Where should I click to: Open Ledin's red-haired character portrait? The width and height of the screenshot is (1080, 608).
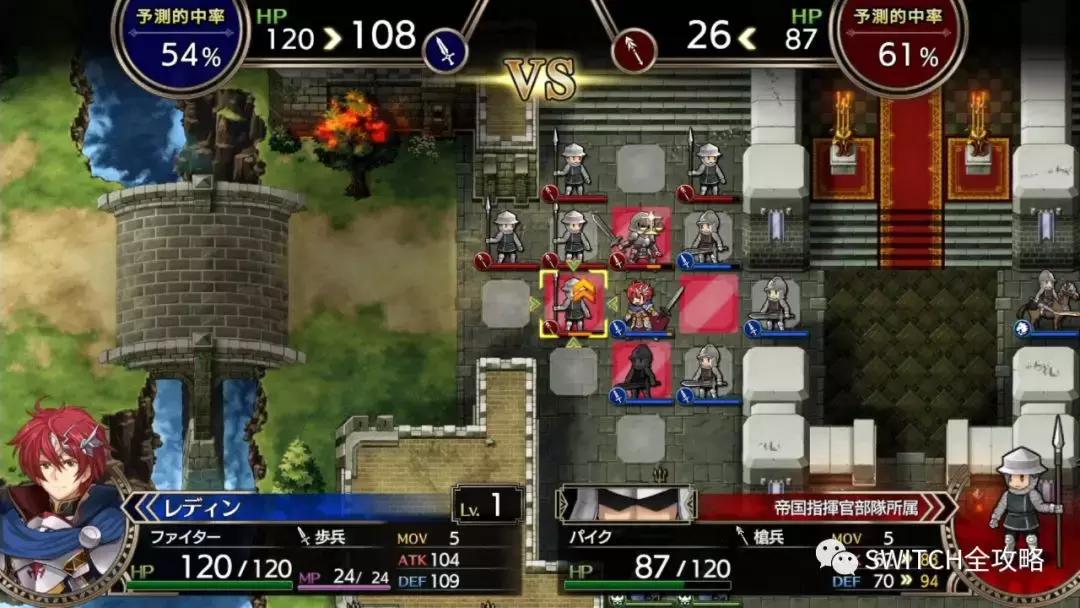click(x=62, y=500)
